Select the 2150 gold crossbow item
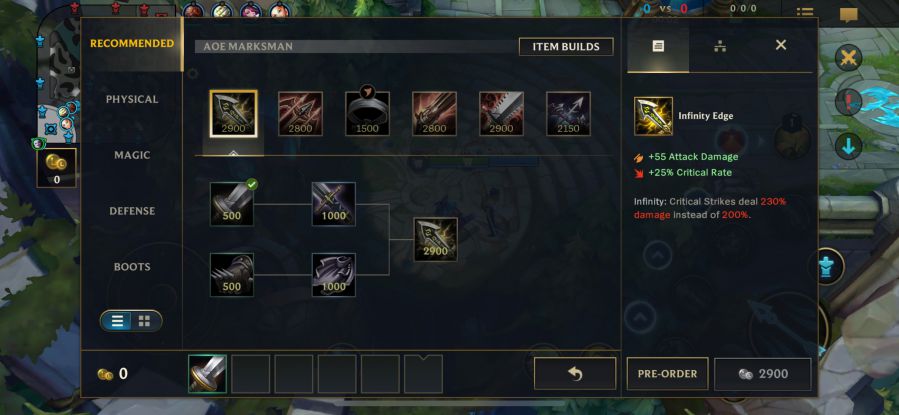This screenshot has height=415, width=899. pyautogui.click(x=568, y=113)
